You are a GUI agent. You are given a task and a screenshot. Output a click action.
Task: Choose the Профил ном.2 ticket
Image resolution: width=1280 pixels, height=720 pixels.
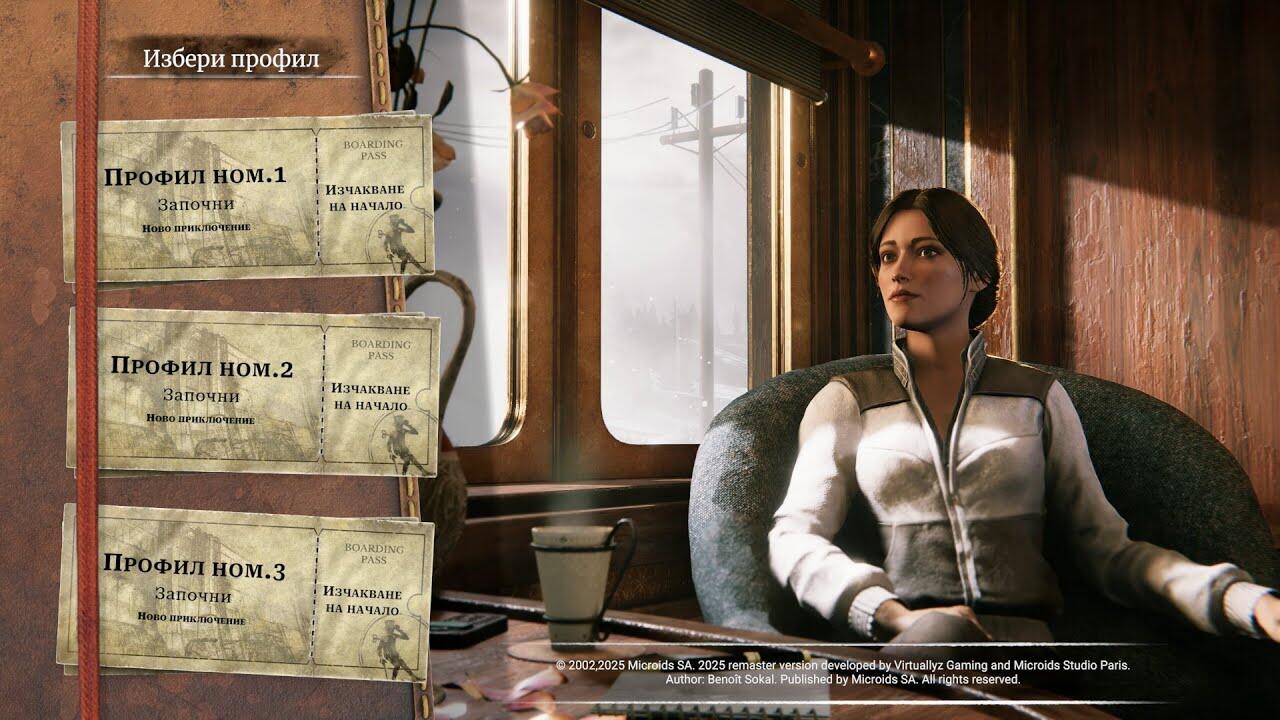[x=252, y=390]
